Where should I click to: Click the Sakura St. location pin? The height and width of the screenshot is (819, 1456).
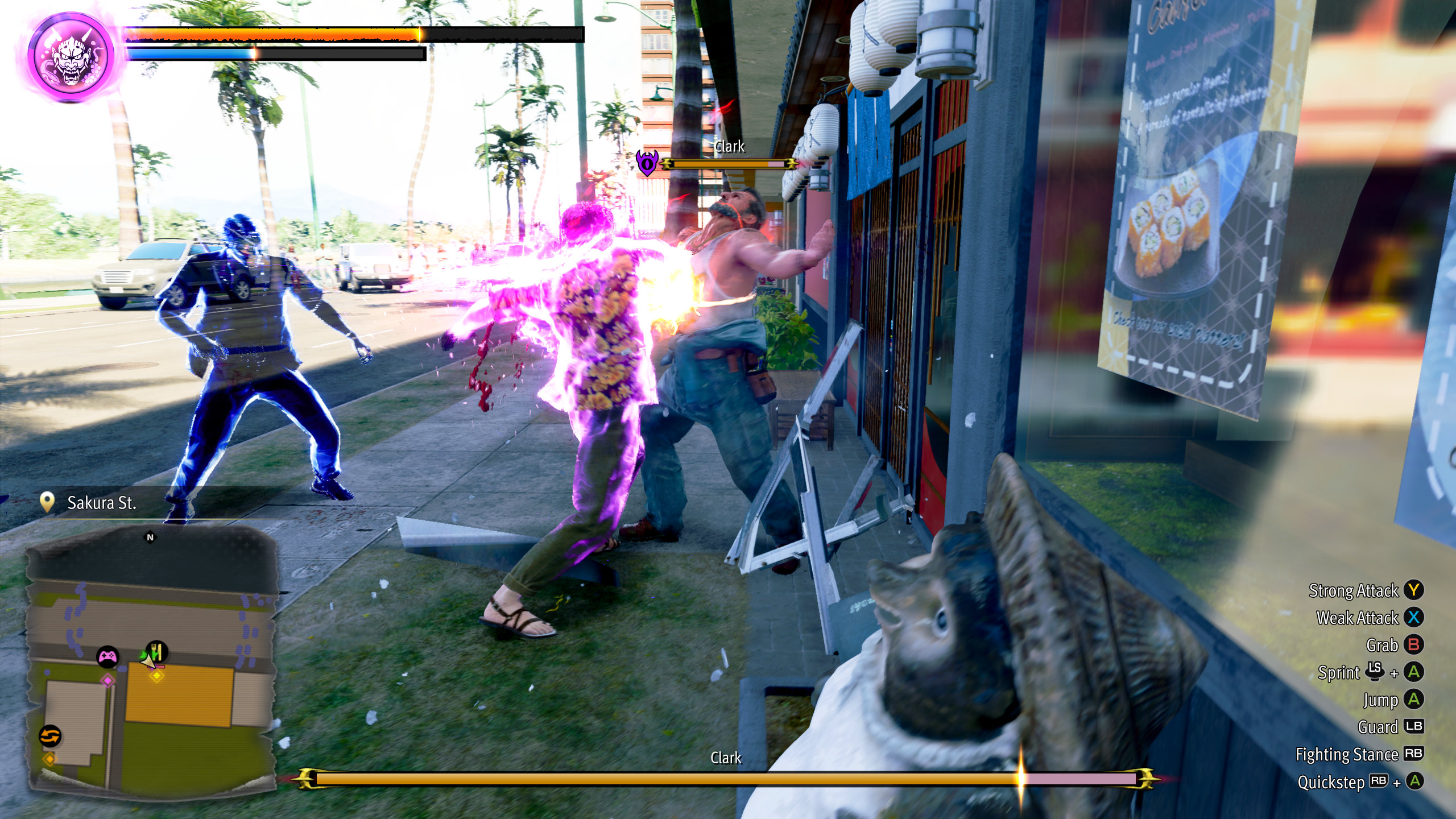tap(47, 502)
